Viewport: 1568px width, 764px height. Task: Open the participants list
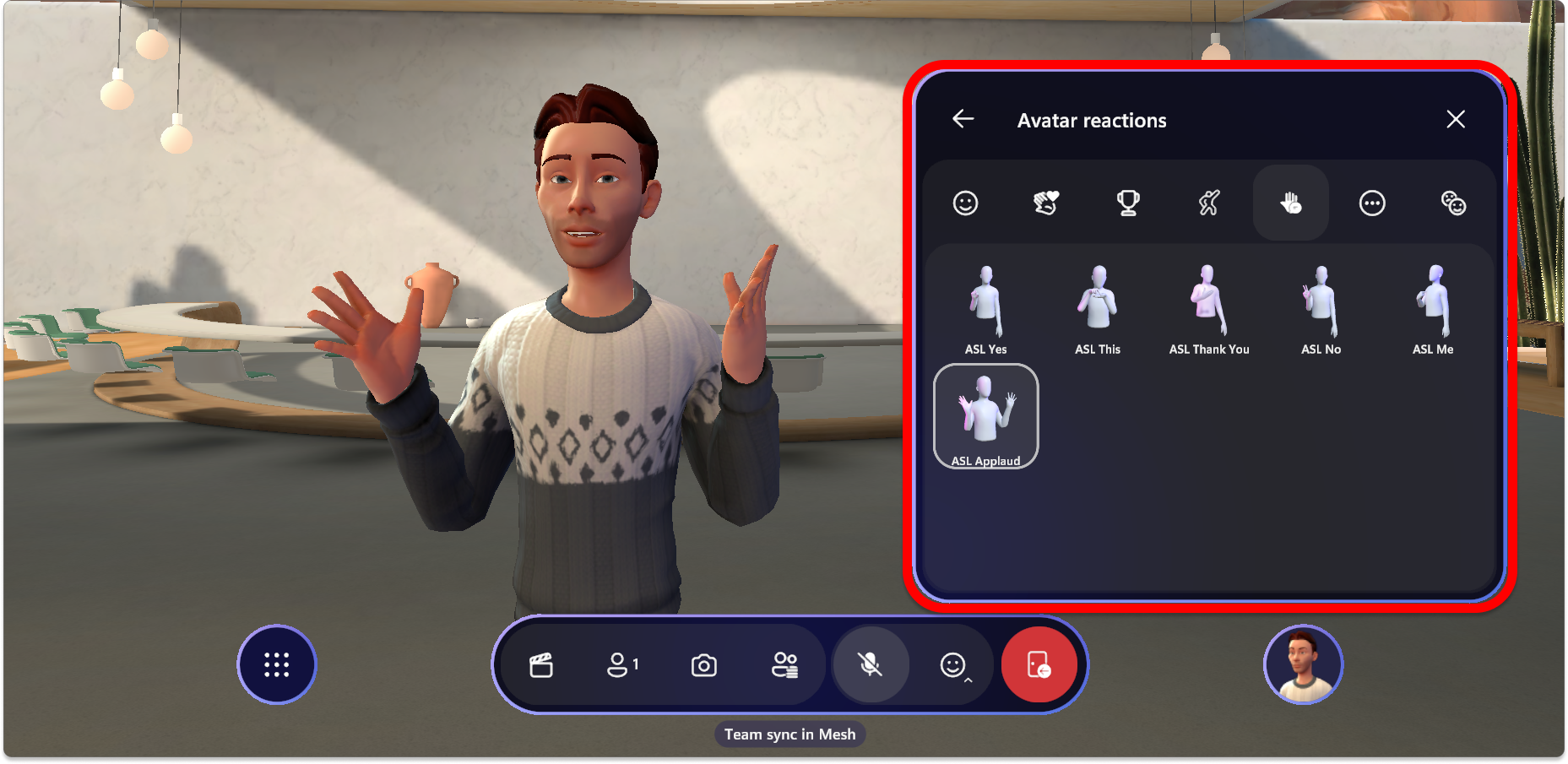(622, 665)
